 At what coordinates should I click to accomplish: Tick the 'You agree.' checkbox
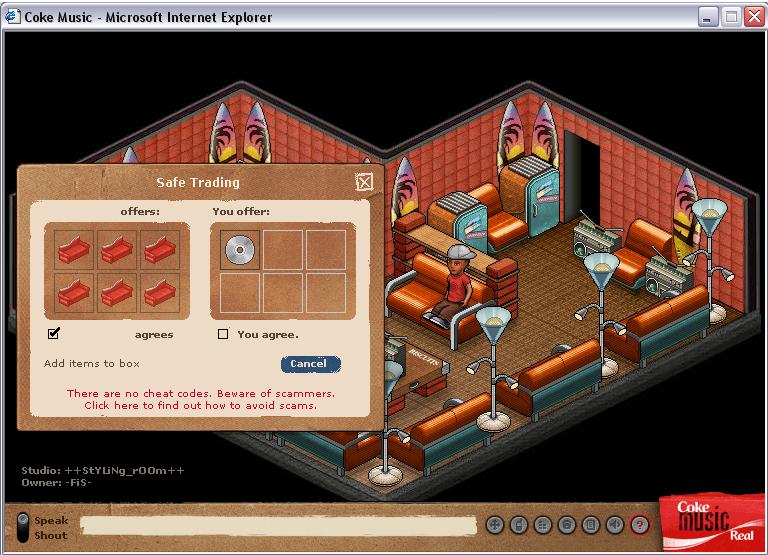point(223,334)
